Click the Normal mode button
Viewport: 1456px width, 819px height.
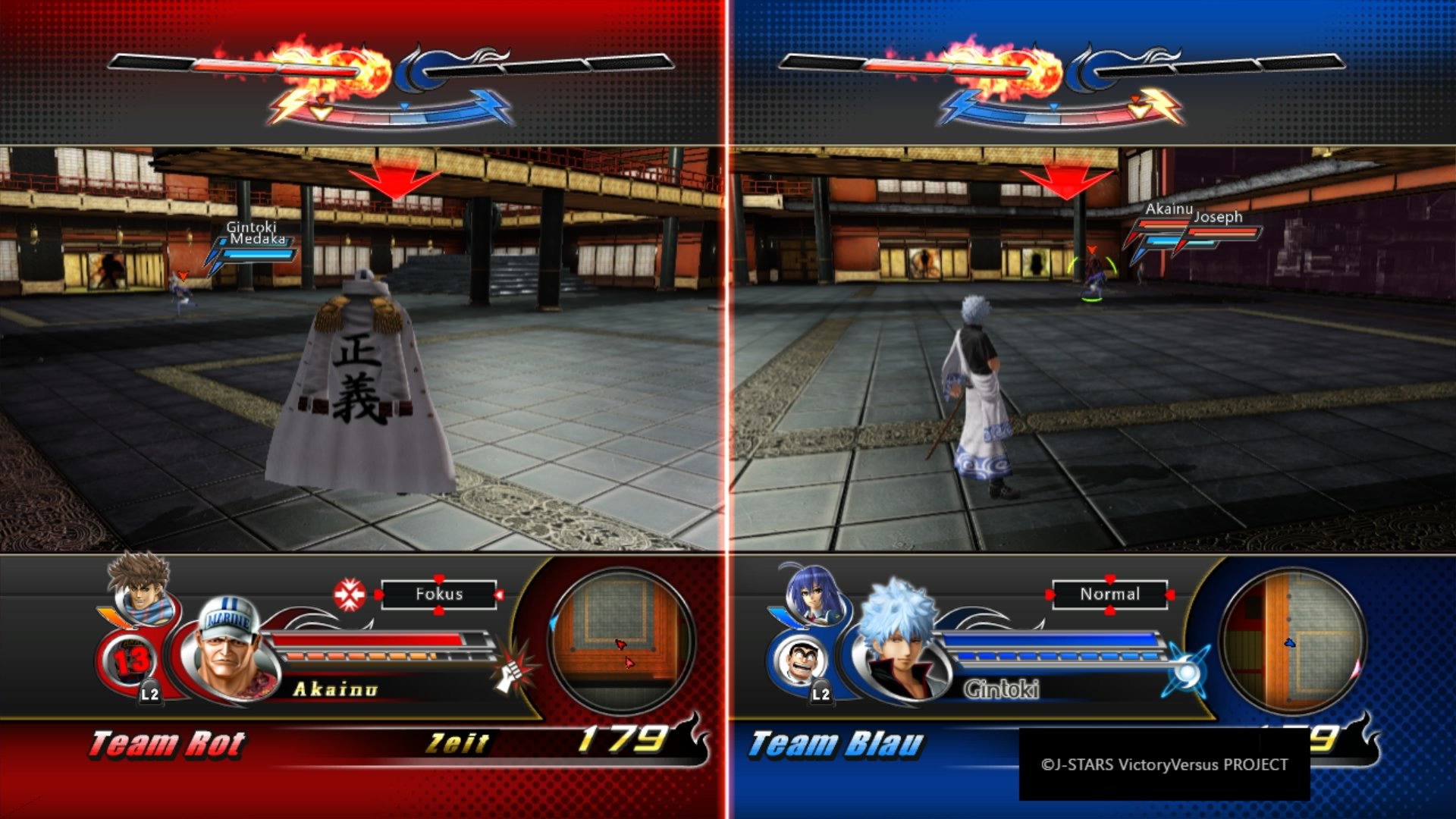1110,594
